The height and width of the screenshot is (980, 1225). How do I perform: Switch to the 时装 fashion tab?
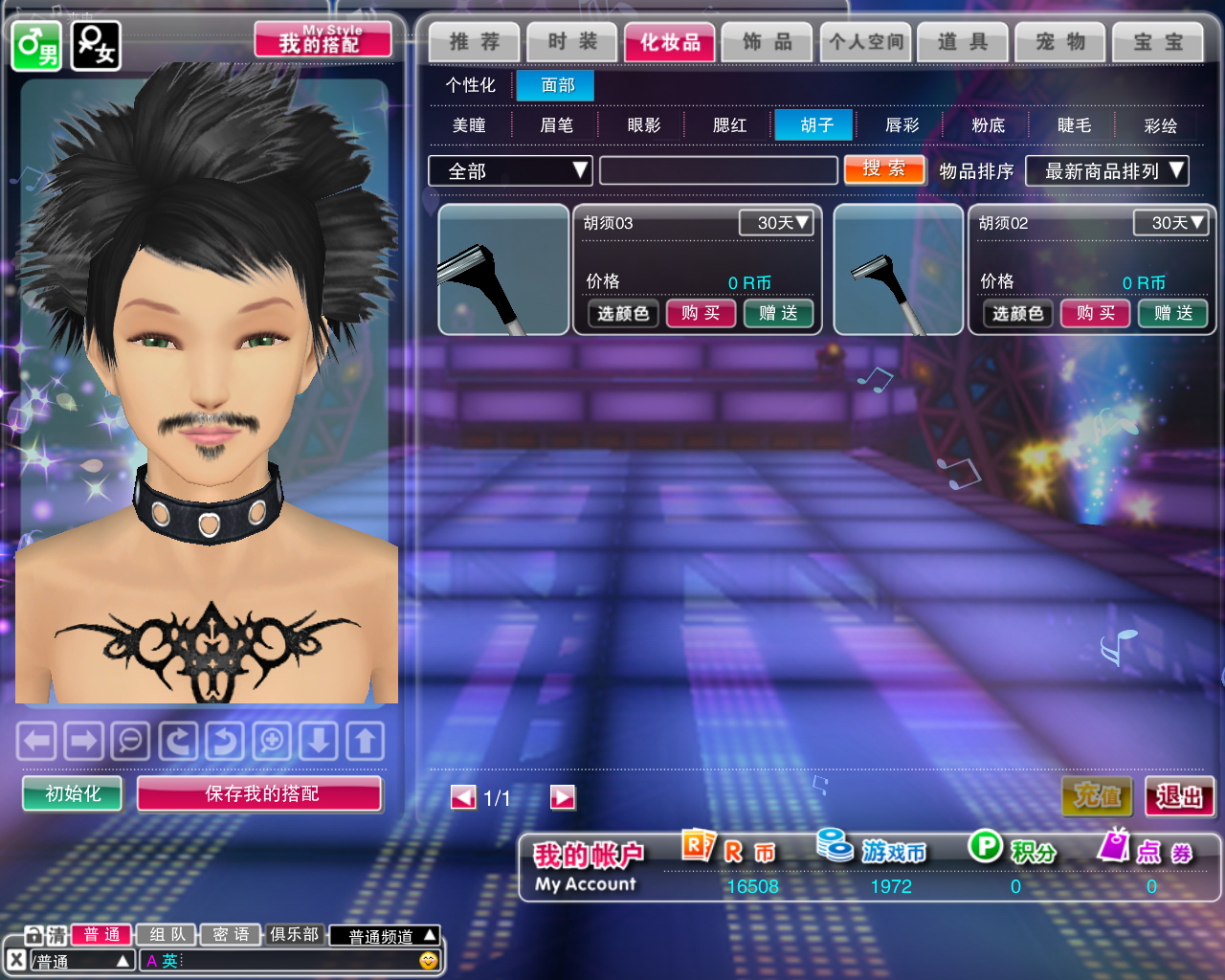click(572, 42)
